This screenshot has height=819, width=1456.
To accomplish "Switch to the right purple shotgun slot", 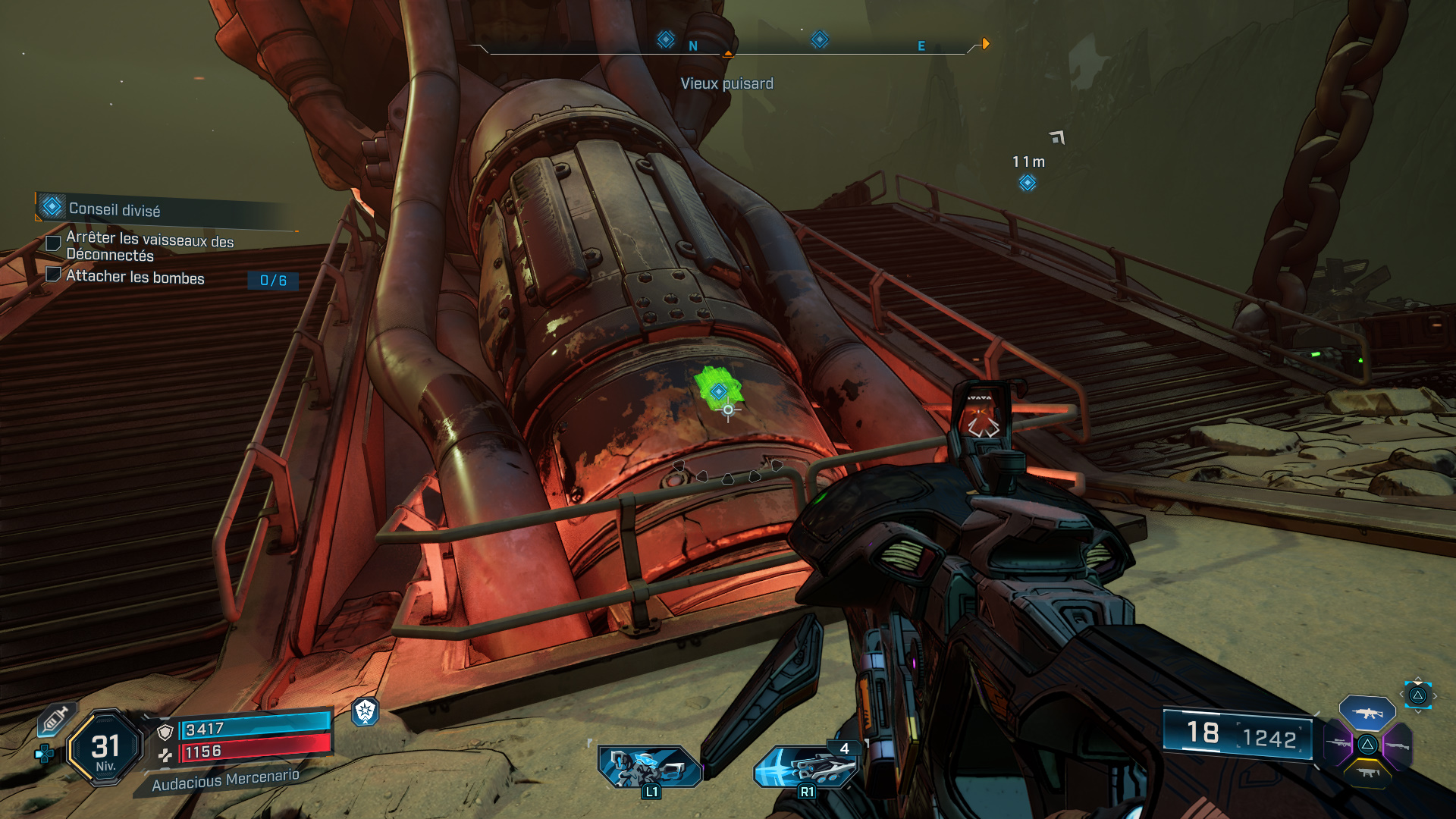I will click(1397, 745).
